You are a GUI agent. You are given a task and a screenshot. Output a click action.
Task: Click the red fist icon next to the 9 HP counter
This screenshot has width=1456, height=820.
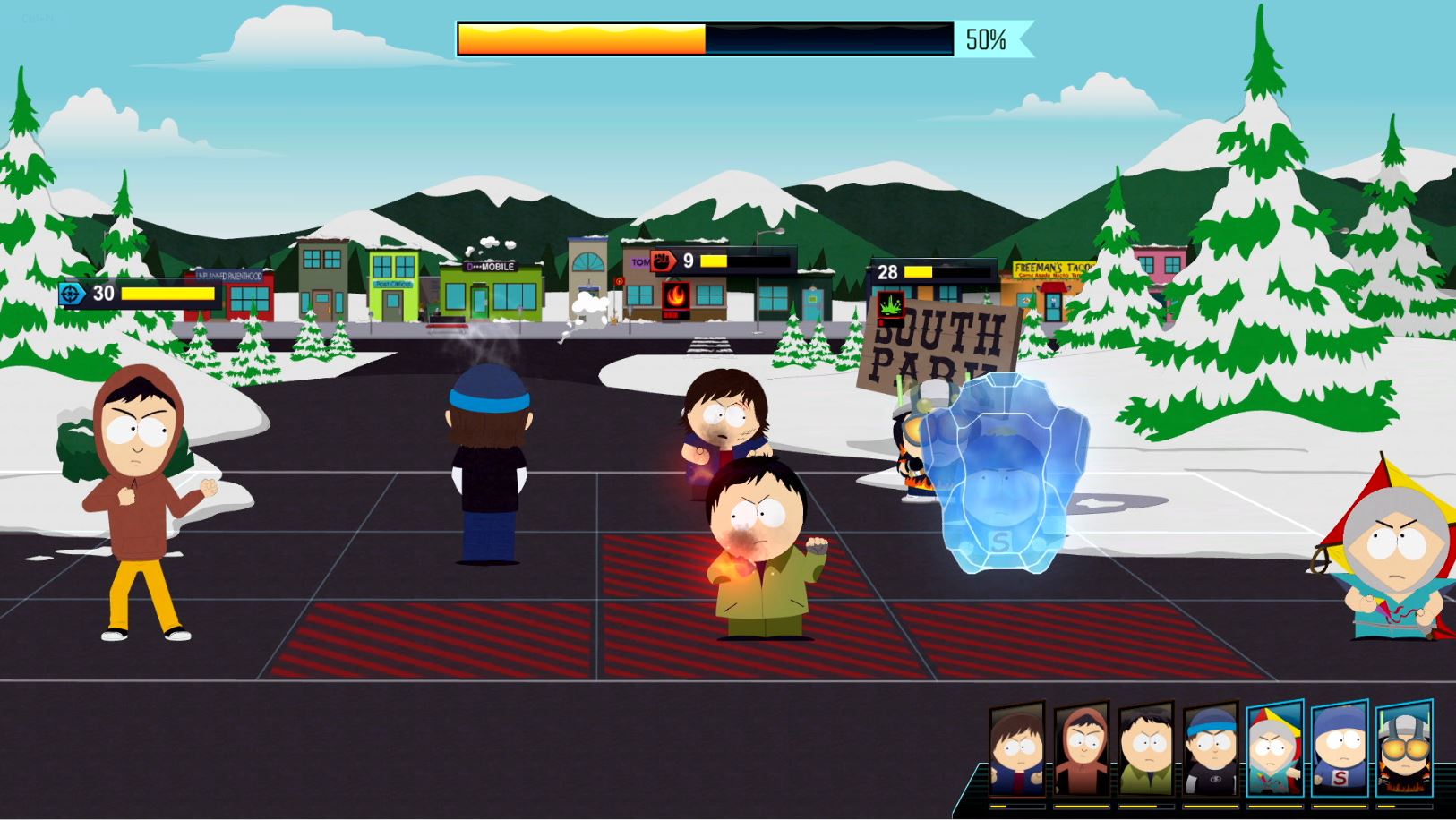click(664, 261)
